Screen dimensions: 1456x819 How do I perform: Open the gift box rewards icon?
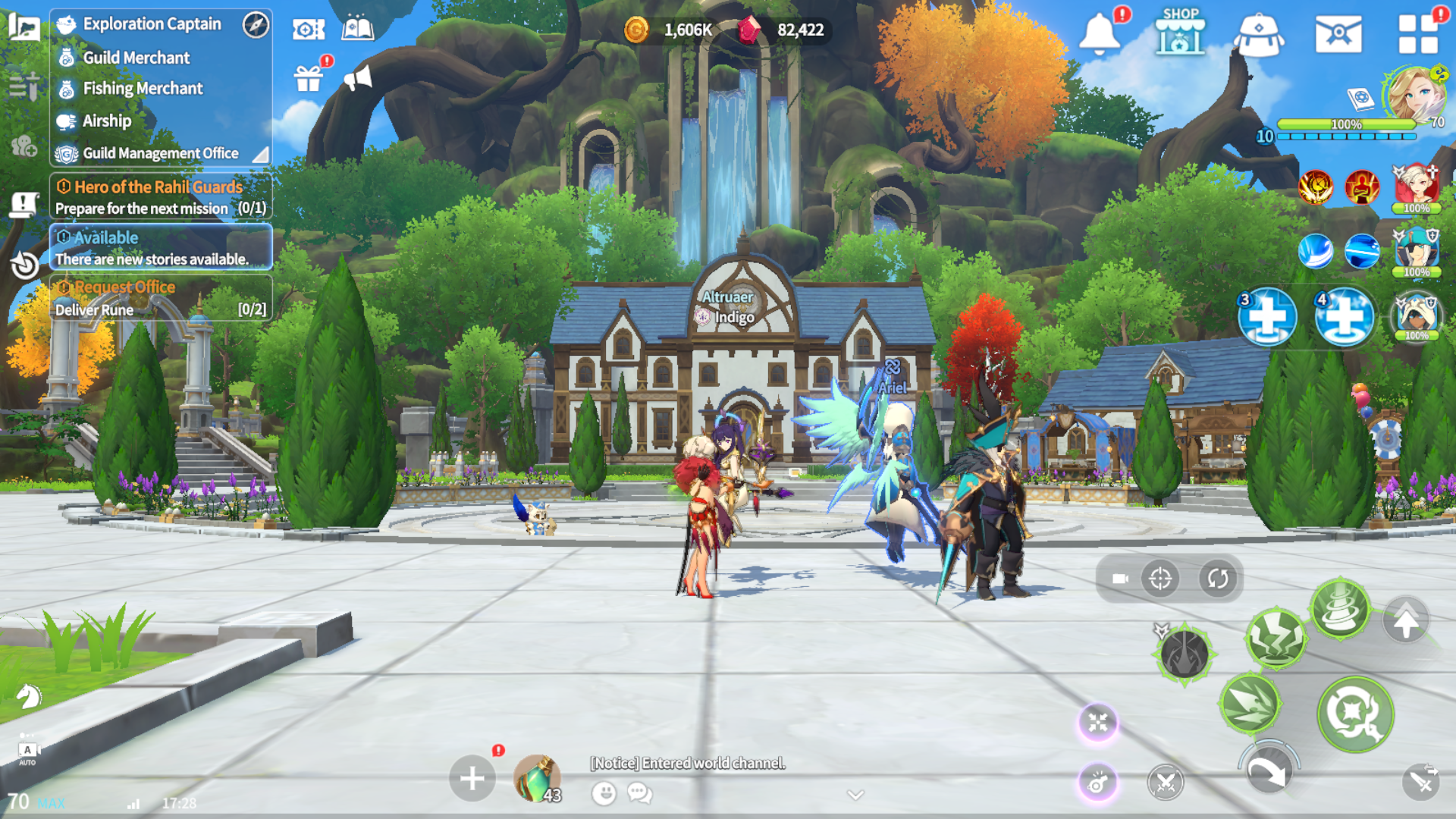point(309,77)
